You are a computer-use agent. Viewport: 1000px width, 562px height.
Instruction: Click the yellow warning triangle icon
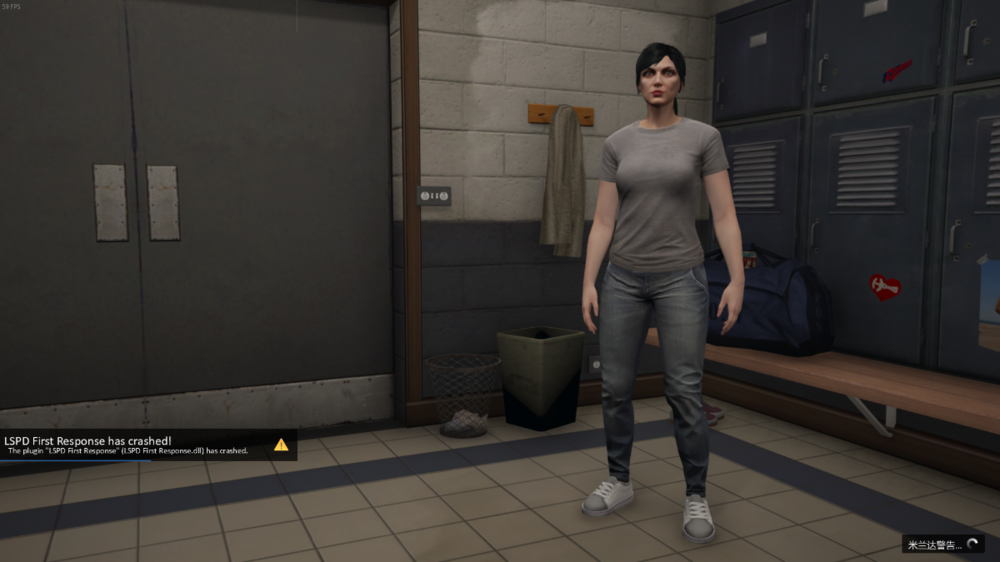coord(281,444)
